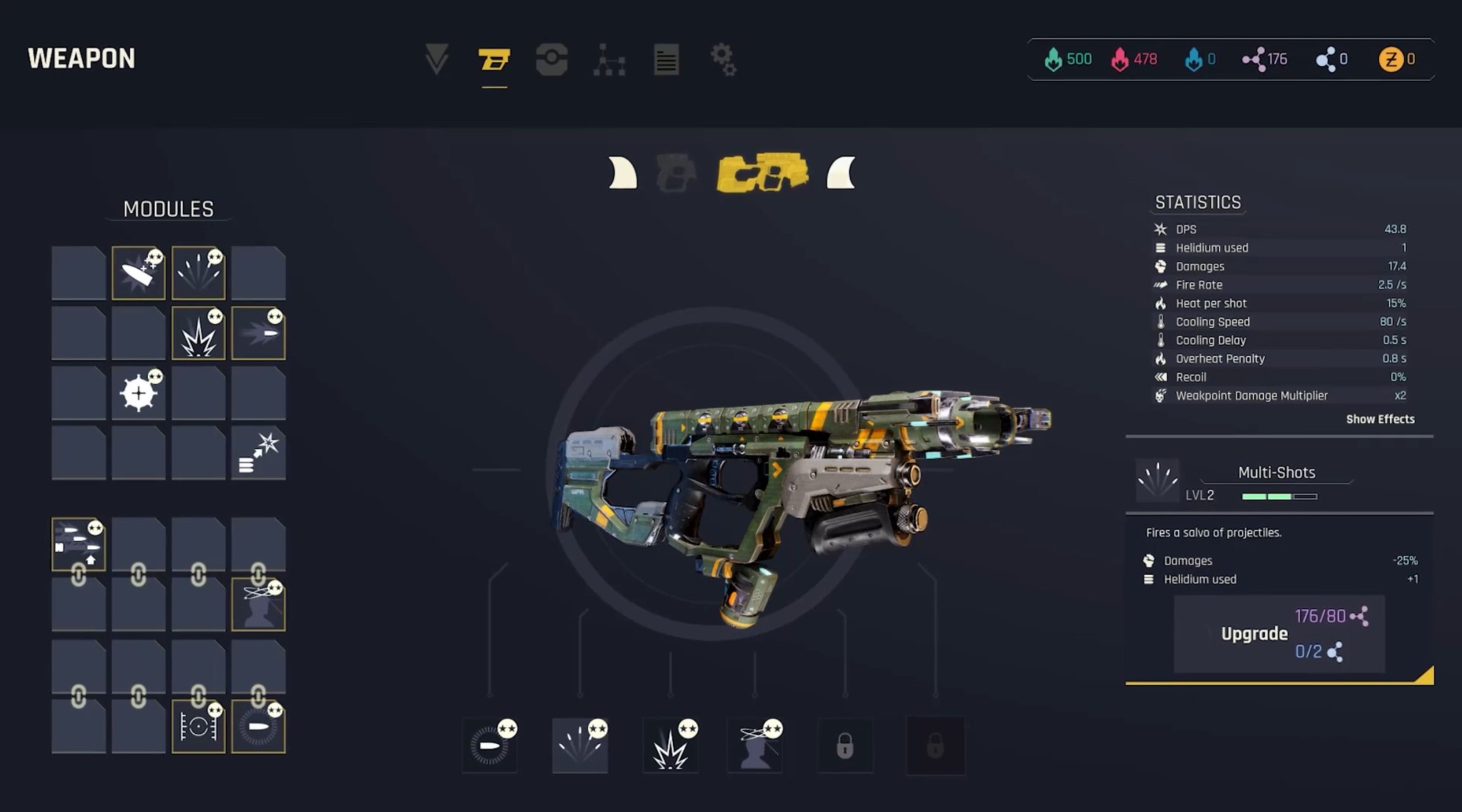Image resolution: width=1462 pixels, height=812 pixels.
Task: Select the equipped circled bullet slot
Action: pyautogui.click(x=490, y=746)
